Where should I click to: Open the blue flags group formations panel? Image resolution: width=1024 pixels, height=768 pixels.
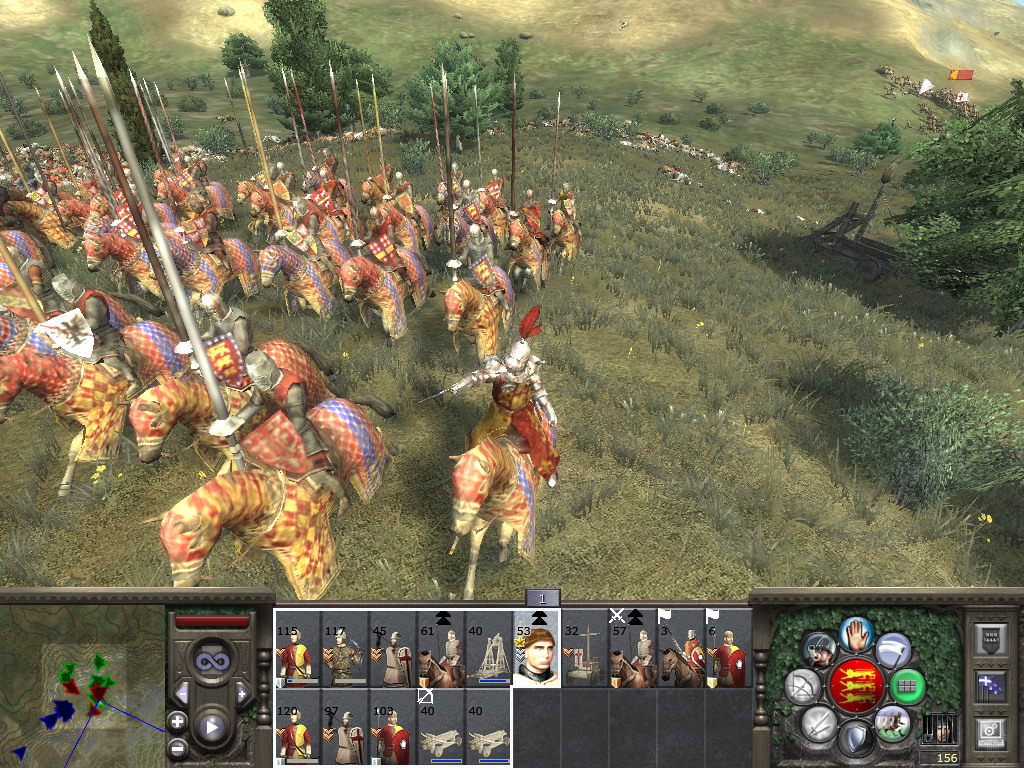tap(993, 685)
